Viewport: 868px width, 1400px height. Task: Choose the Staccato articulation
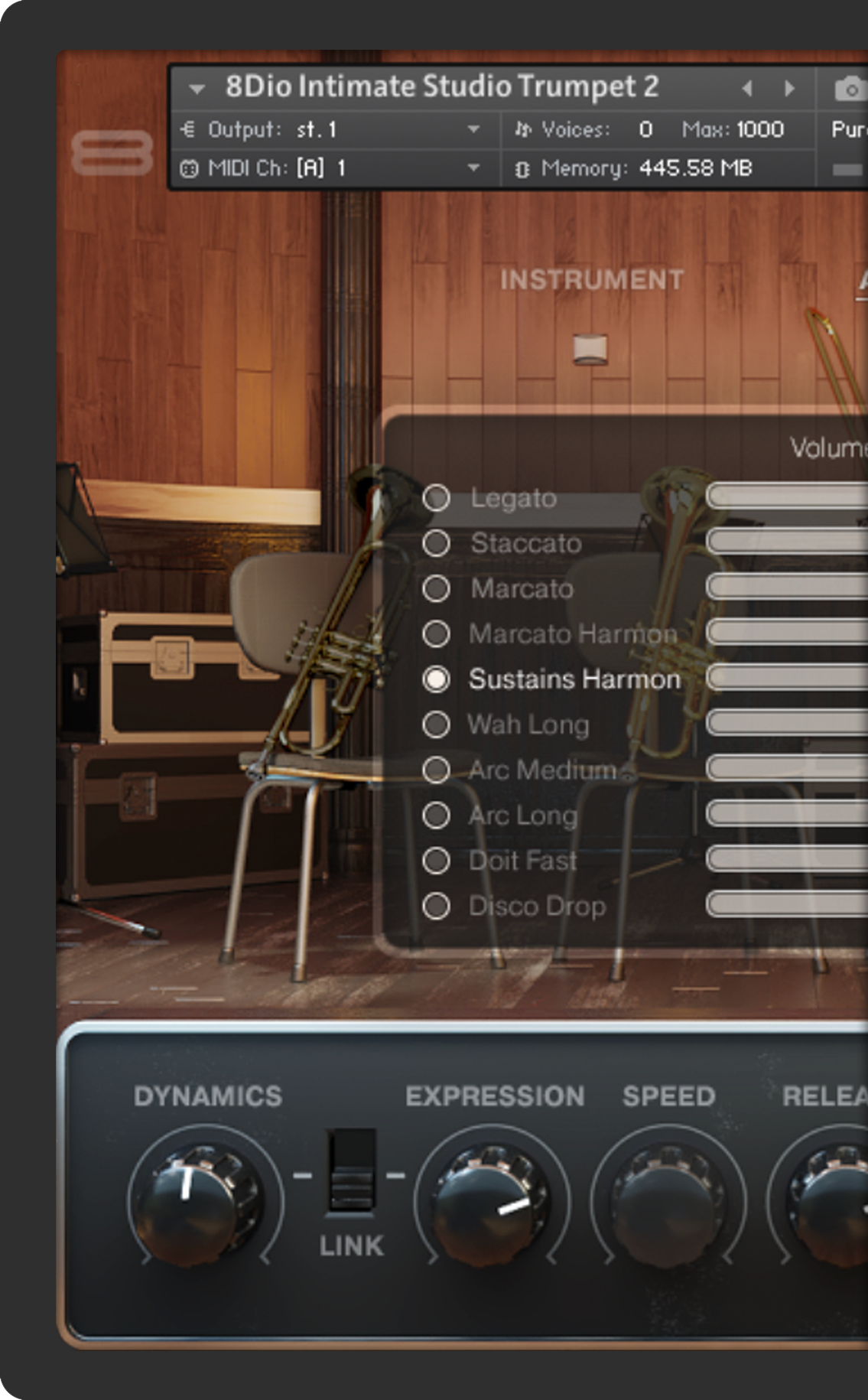point(436,543)
